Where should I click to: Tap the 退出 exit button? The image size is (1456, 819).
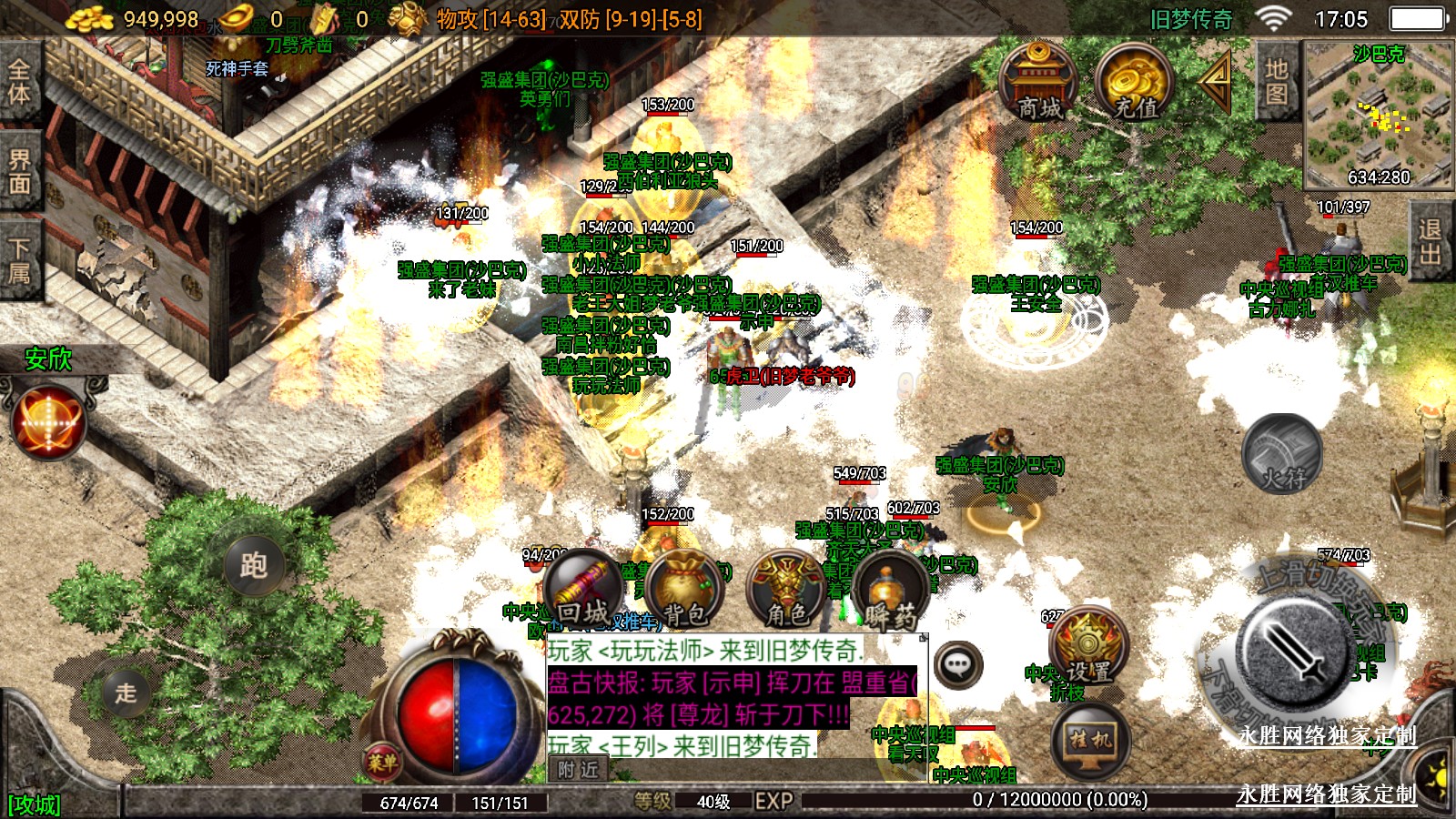(1431, 242)
